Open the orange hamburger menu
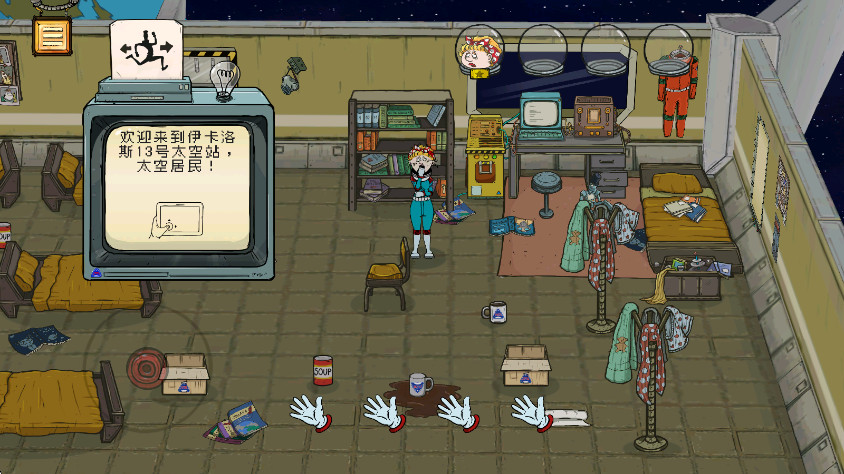Viewport: 844px width, 474px height. click(x=50, y=36)
